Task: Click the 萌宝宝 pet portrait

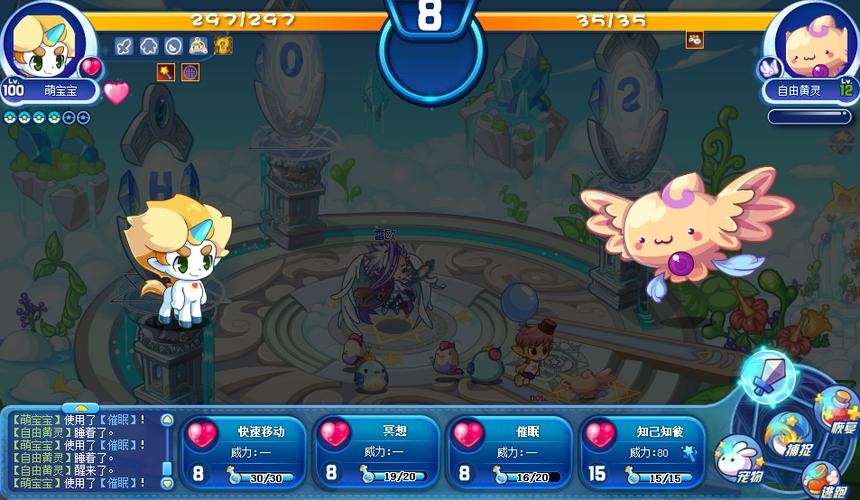Action: pyautogui.click(x=42, y=40)
